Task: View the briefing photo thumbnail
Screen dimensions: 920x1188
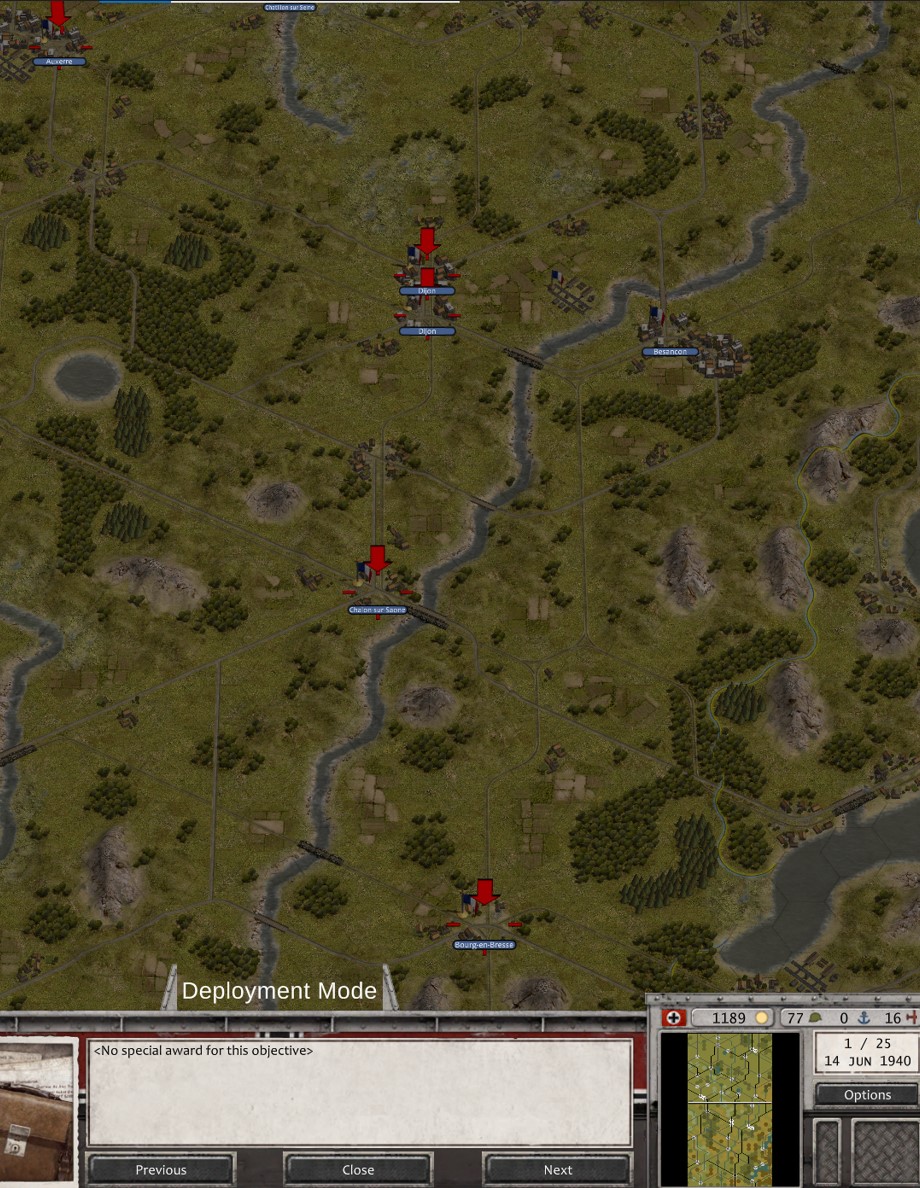Action: click(37, 1110)
